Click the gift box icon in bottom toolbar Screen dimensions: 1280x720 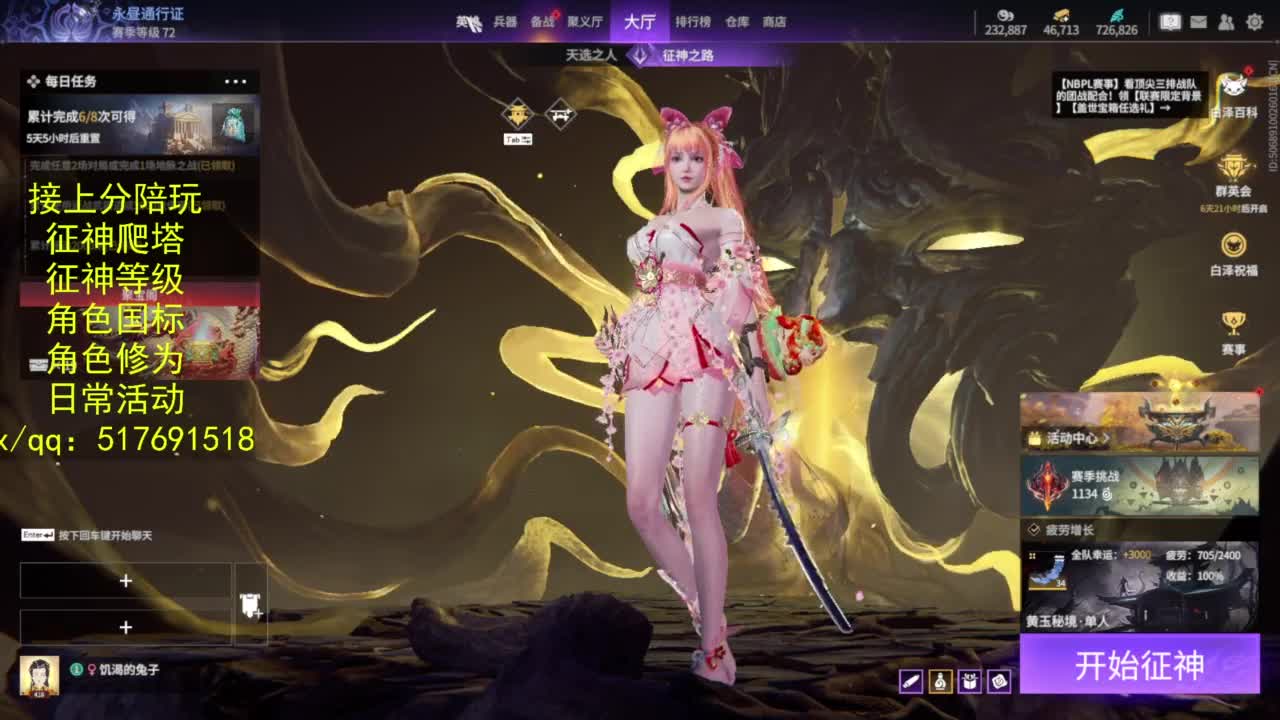tap(970, 682)
